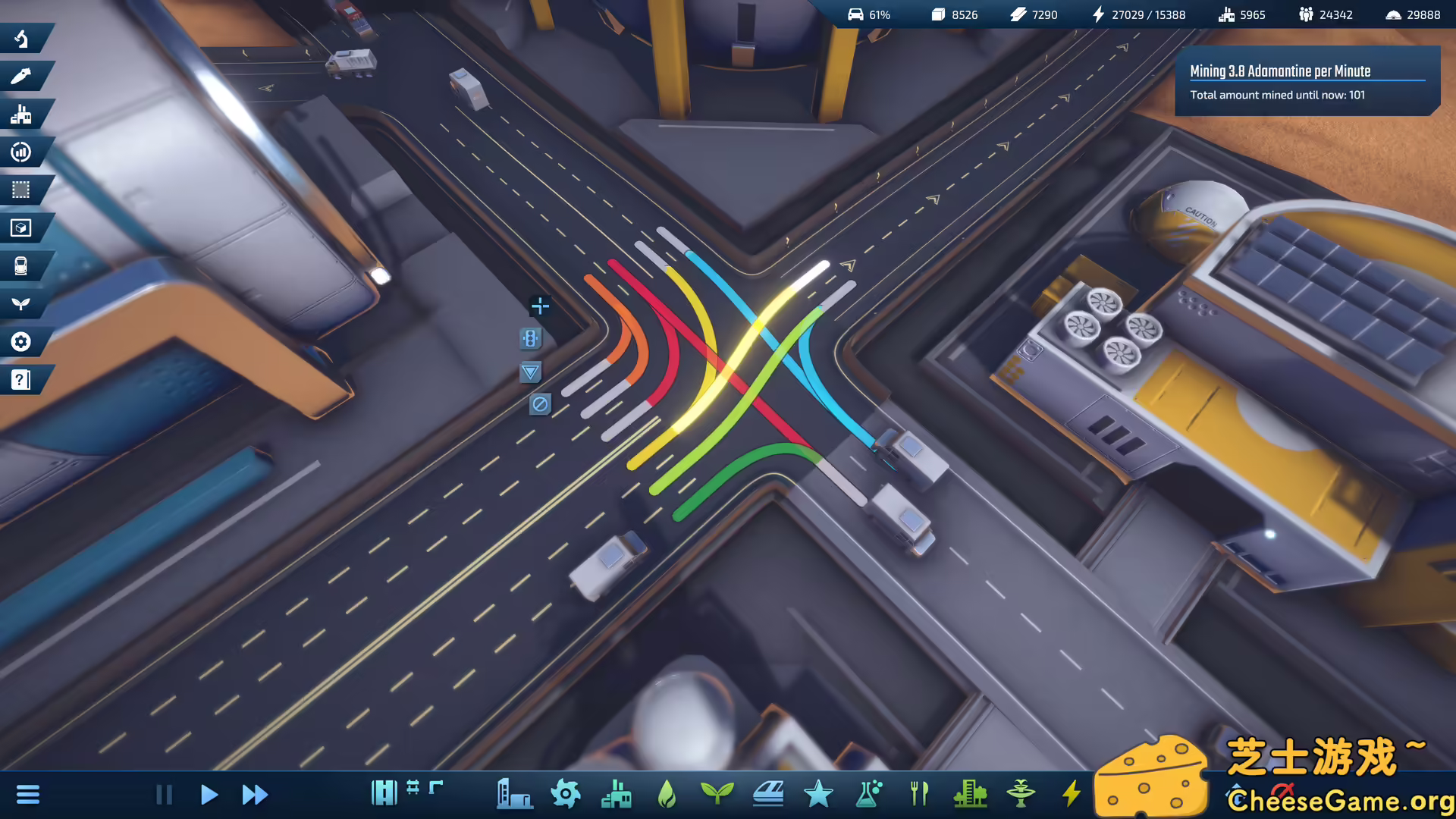This screenshot has width=1456, height=819.
Task: Open the hamburger main menu
Action: coord(28,795)
